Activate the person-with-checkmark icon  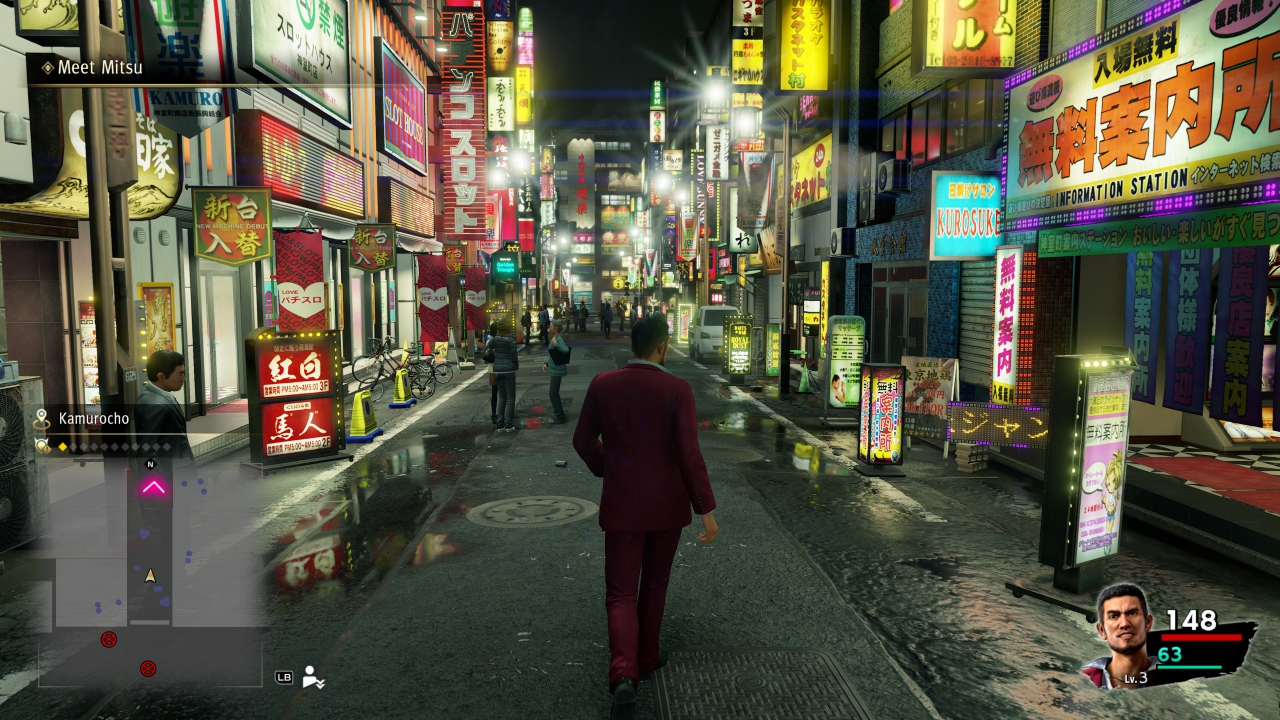(313, 677)
